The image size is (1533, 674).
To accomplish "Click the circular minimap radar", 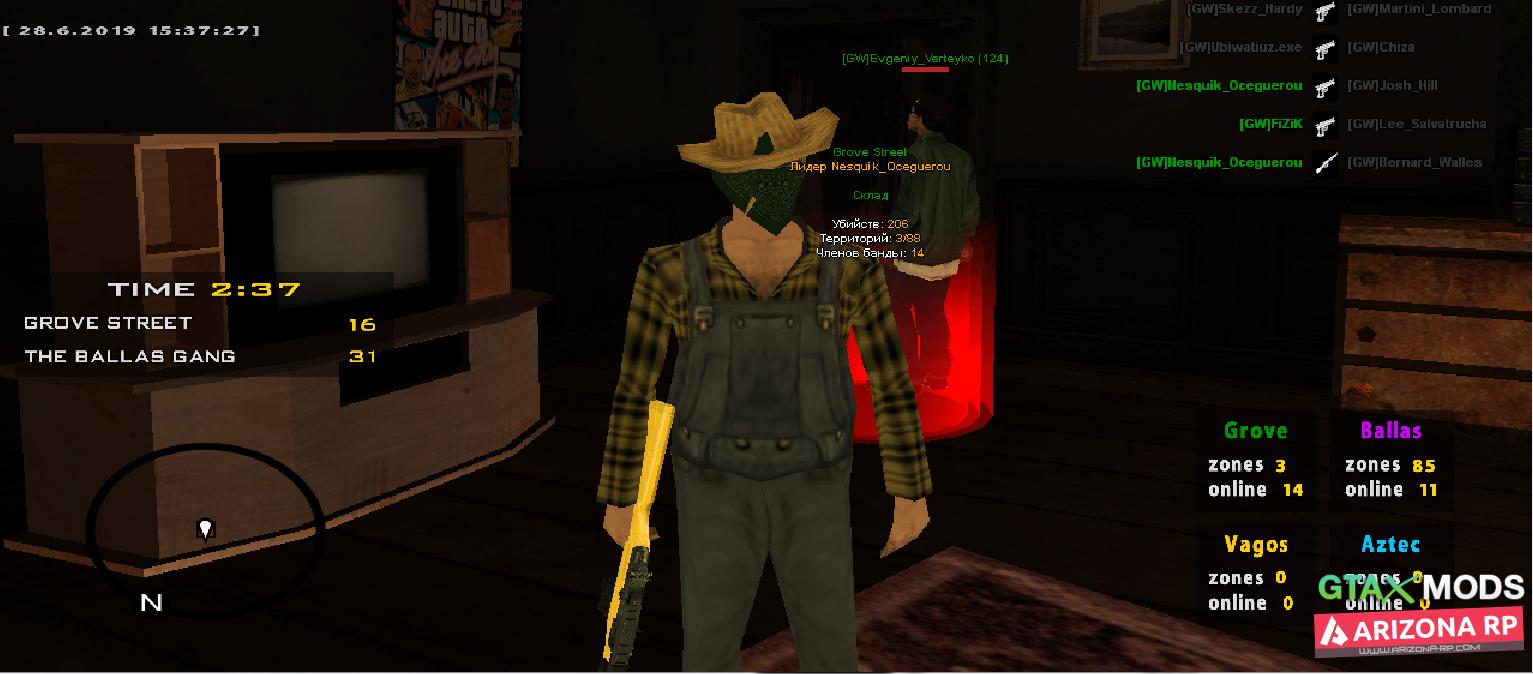I will [x=205, y=514].
